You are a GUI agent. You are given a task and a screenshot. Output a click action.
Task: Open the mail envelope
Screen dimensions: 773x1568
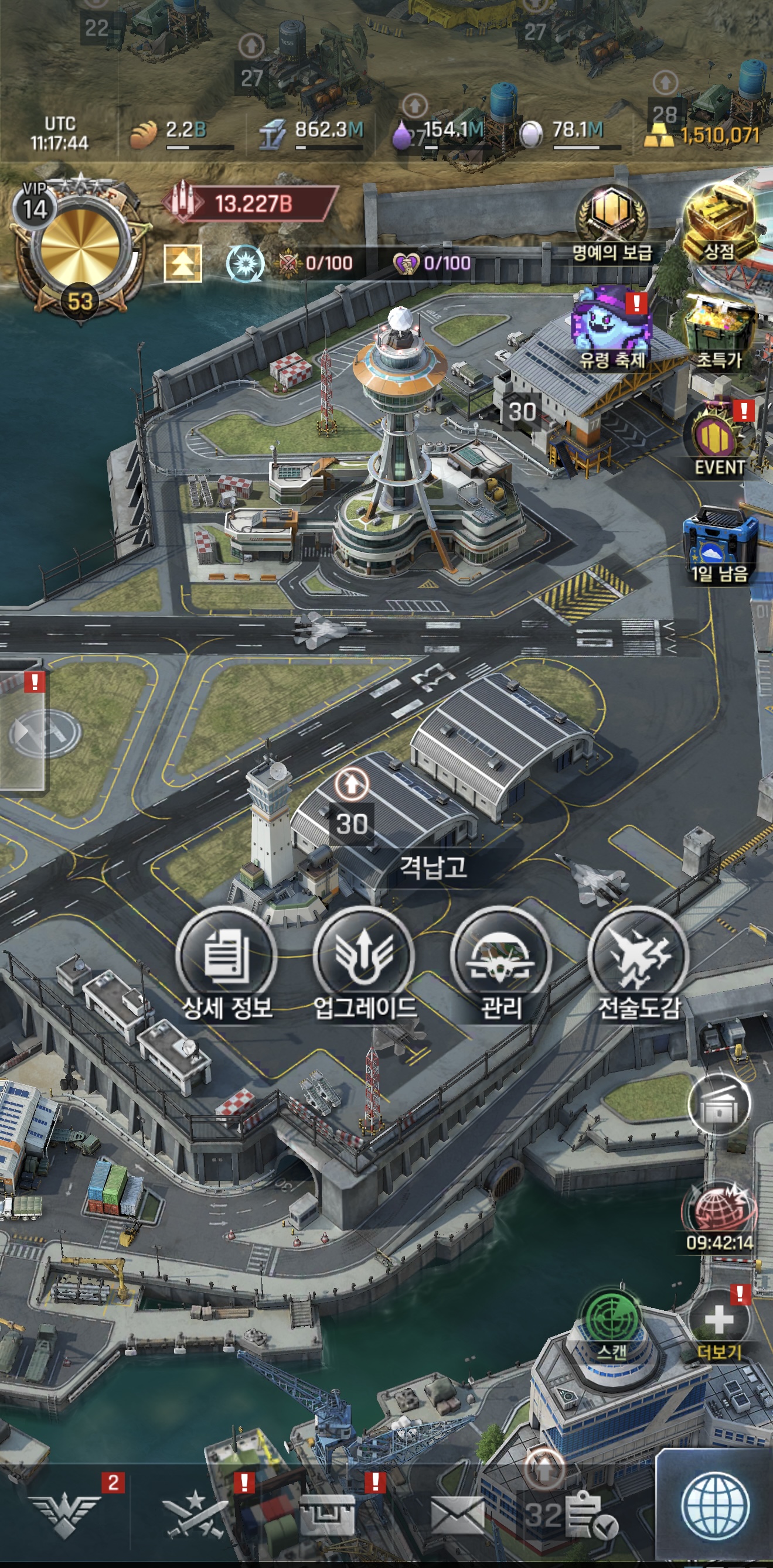tap(458, 1515)
